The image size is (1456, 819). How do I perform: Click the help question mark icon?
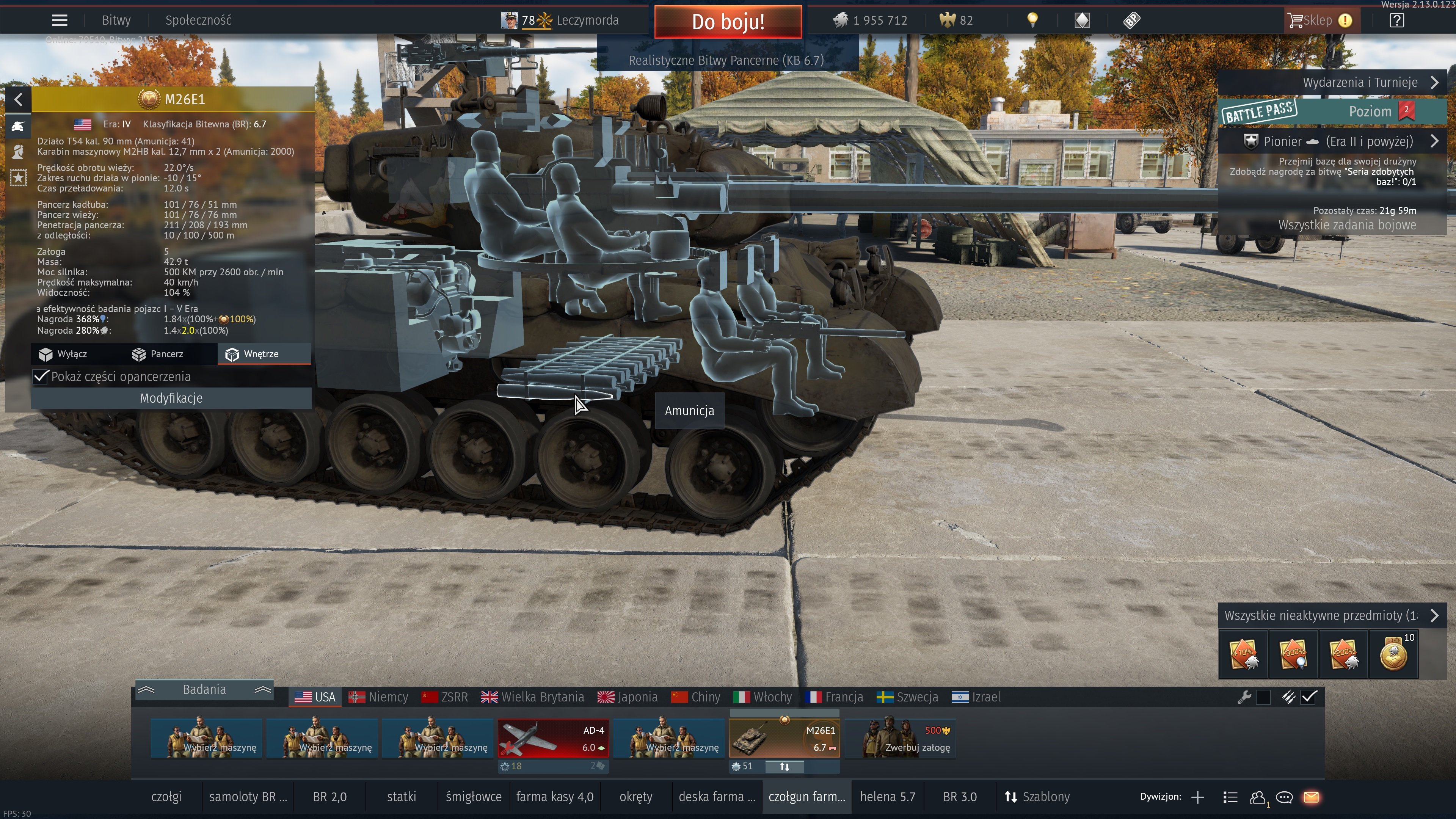pos(1396,21)
